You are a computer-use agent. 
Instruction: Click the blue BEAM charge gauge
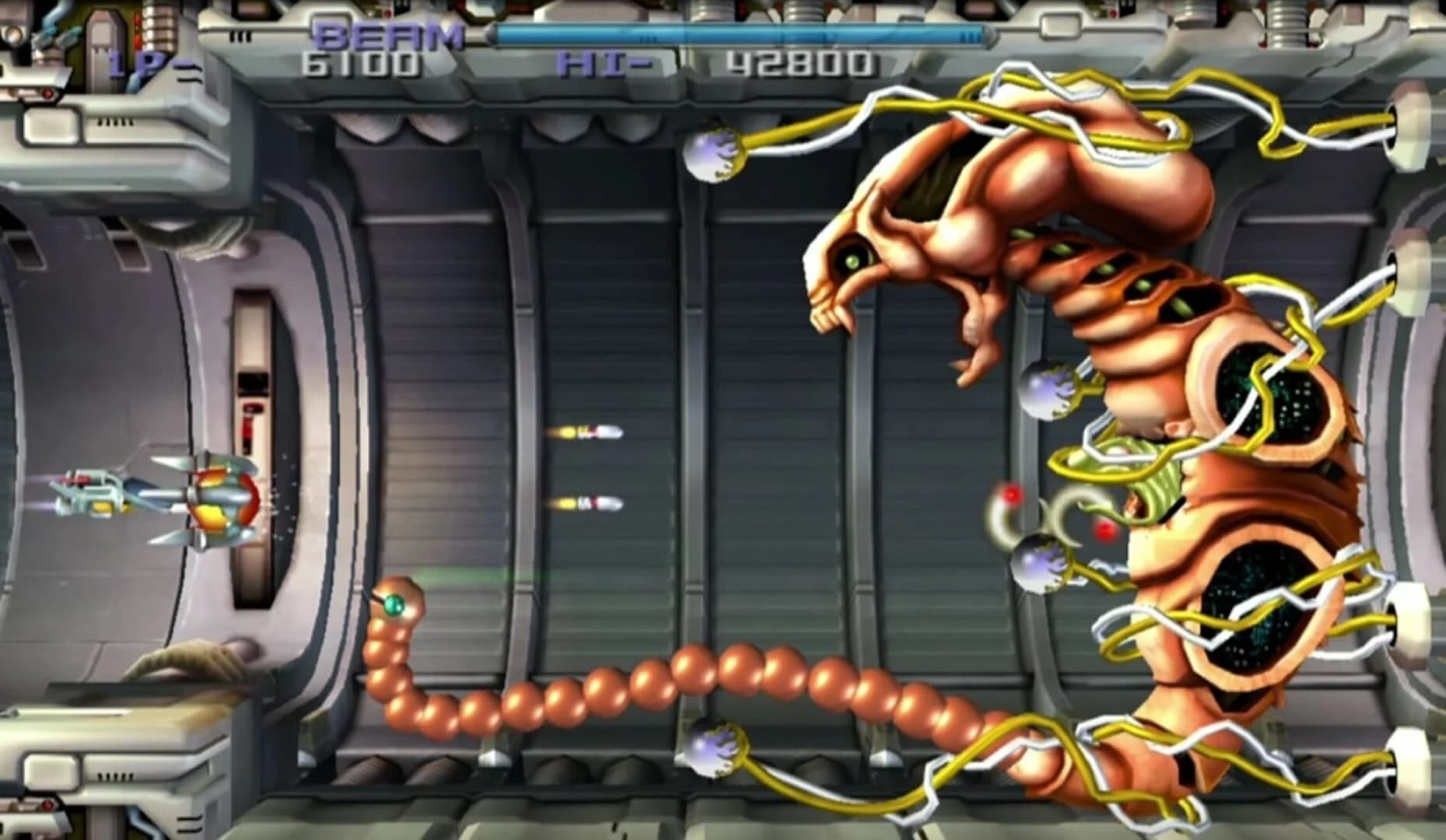point(739,33)
